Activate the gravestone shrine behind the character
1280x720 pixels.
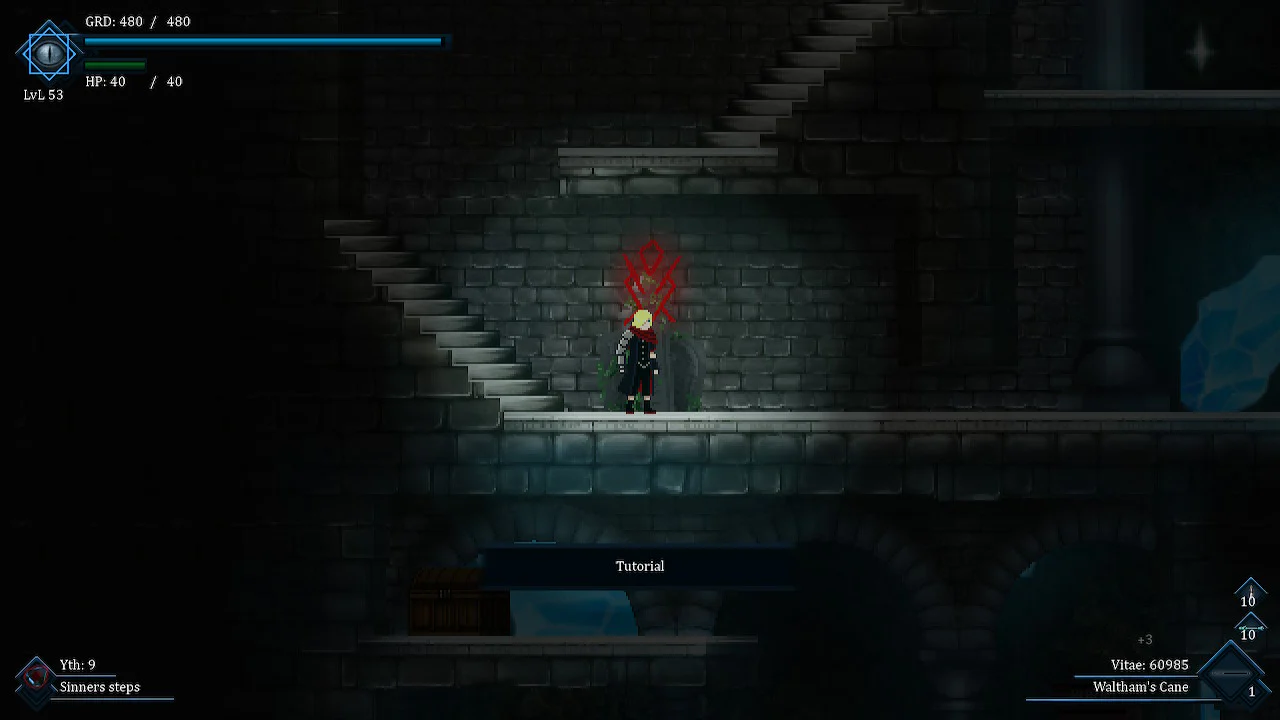click(676, 375)
